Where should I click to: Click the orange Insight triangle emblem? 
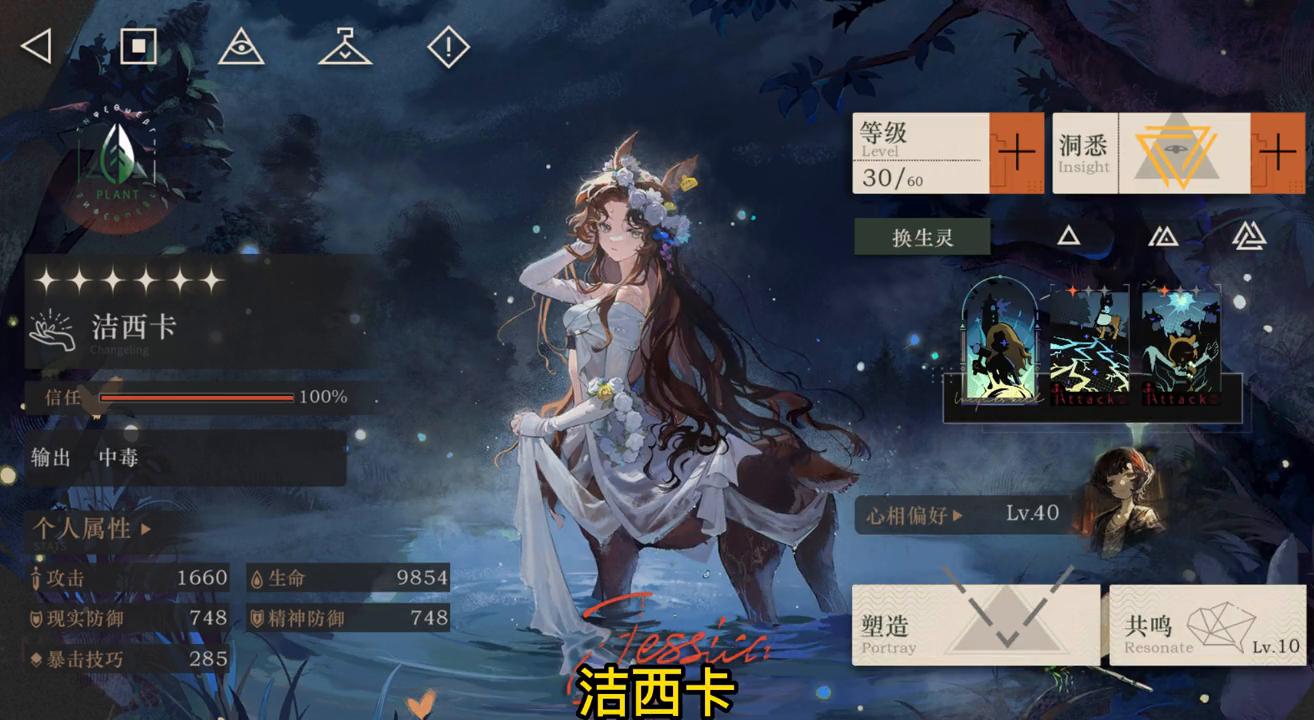tap(1178, 150)
